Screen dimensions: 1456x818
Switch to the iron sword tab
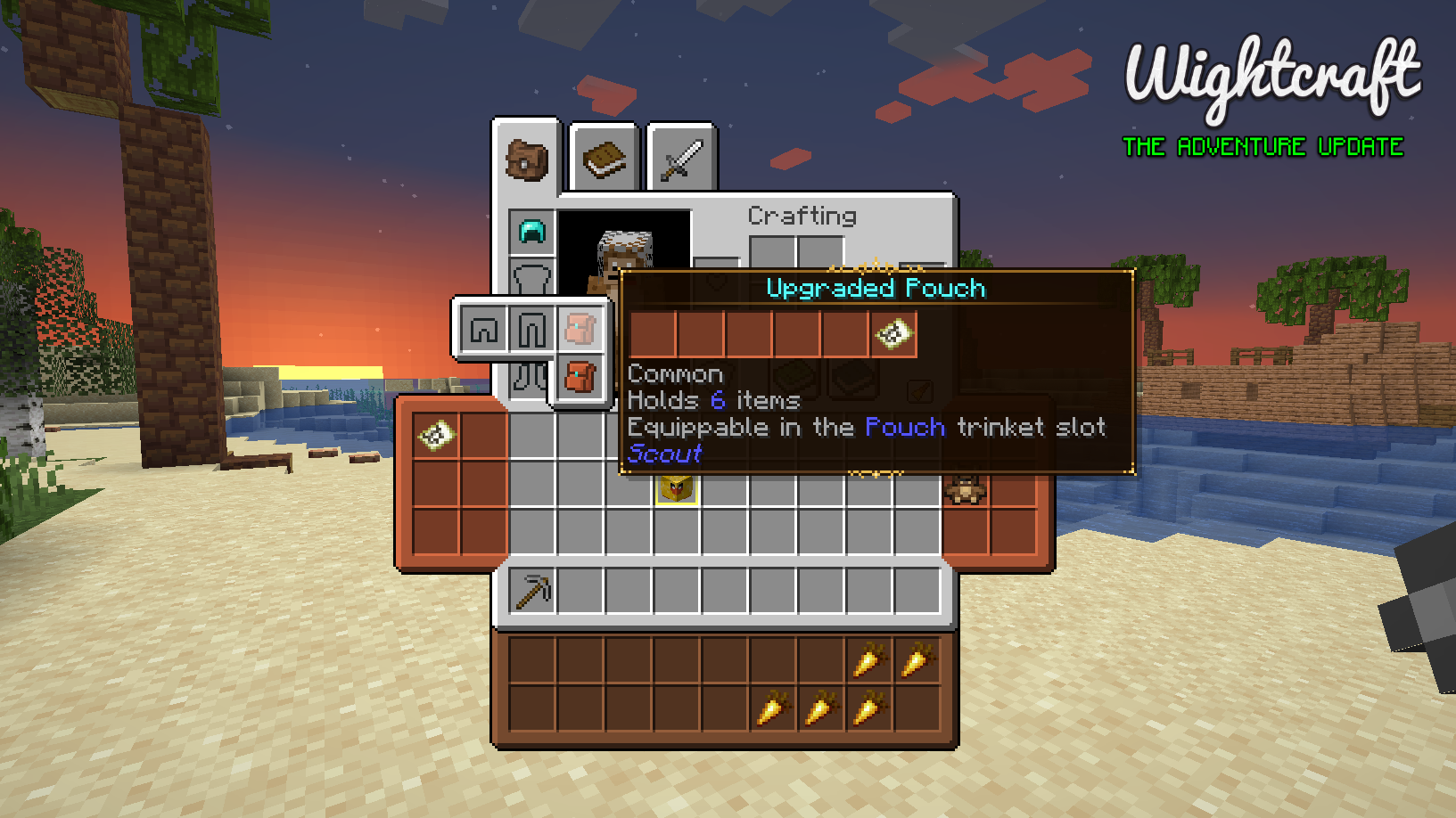coord(681,160)
